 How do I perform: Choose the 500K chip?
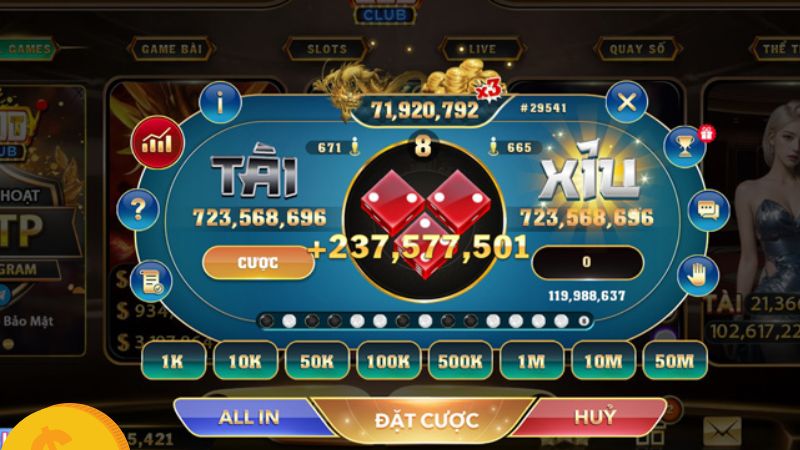pos(463,360)
